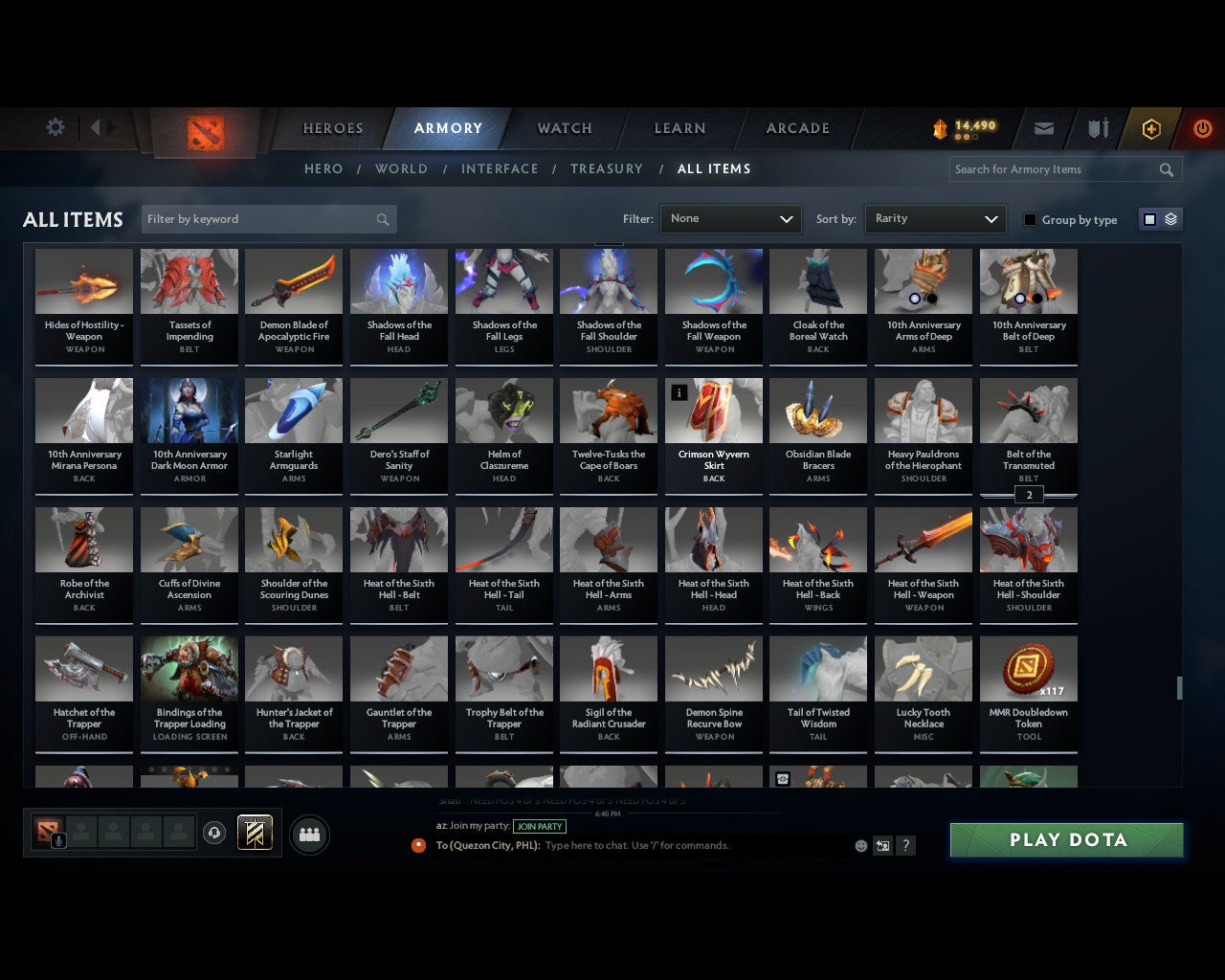This screenshot has width=1225, height=980.
Task: Click the armory shield and sword icon
Action: click(x=1098, y=128)
